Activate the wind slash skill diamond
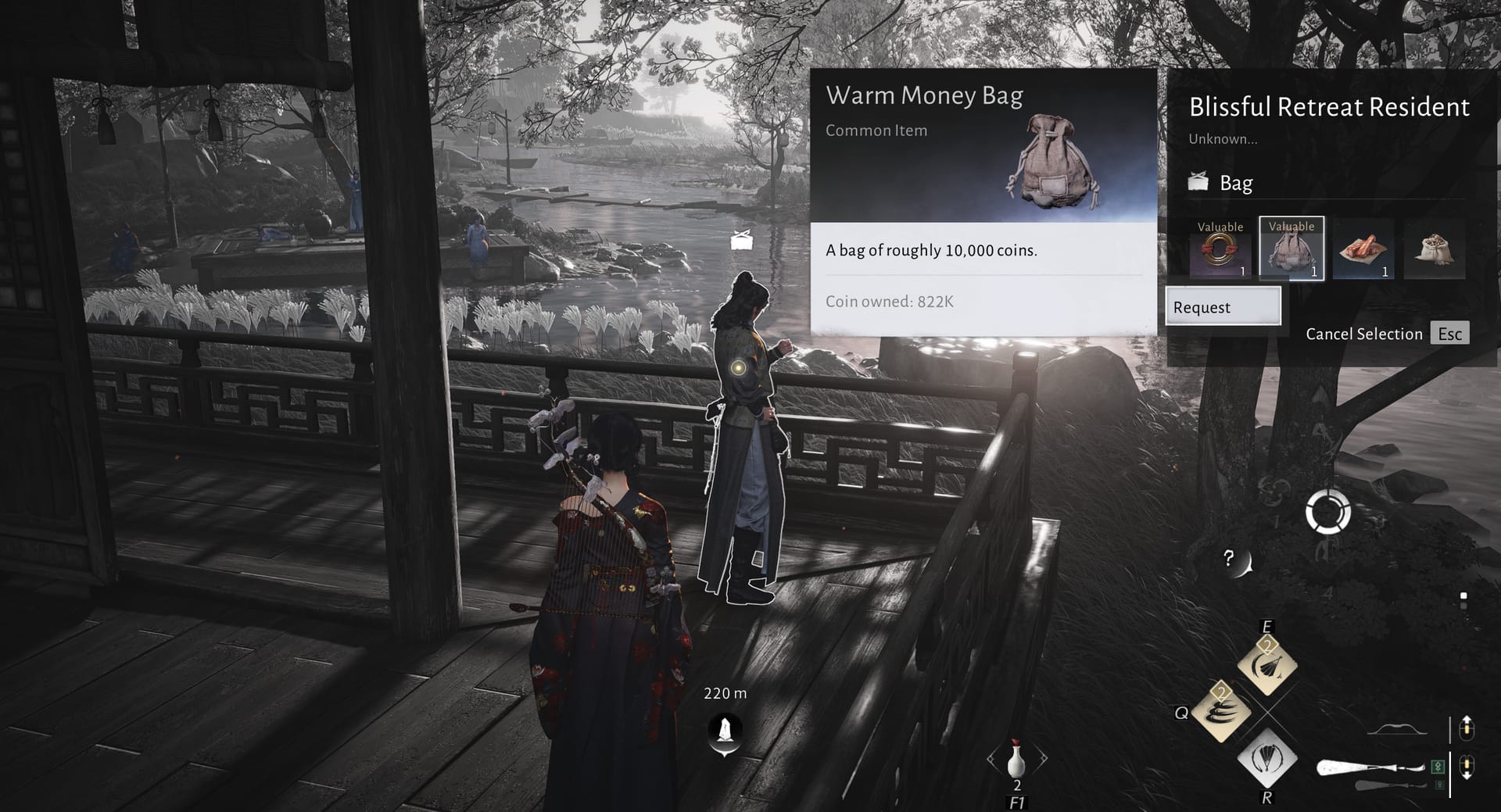1501x812 pixels. pyautogui.click(x=1220, y=711)
